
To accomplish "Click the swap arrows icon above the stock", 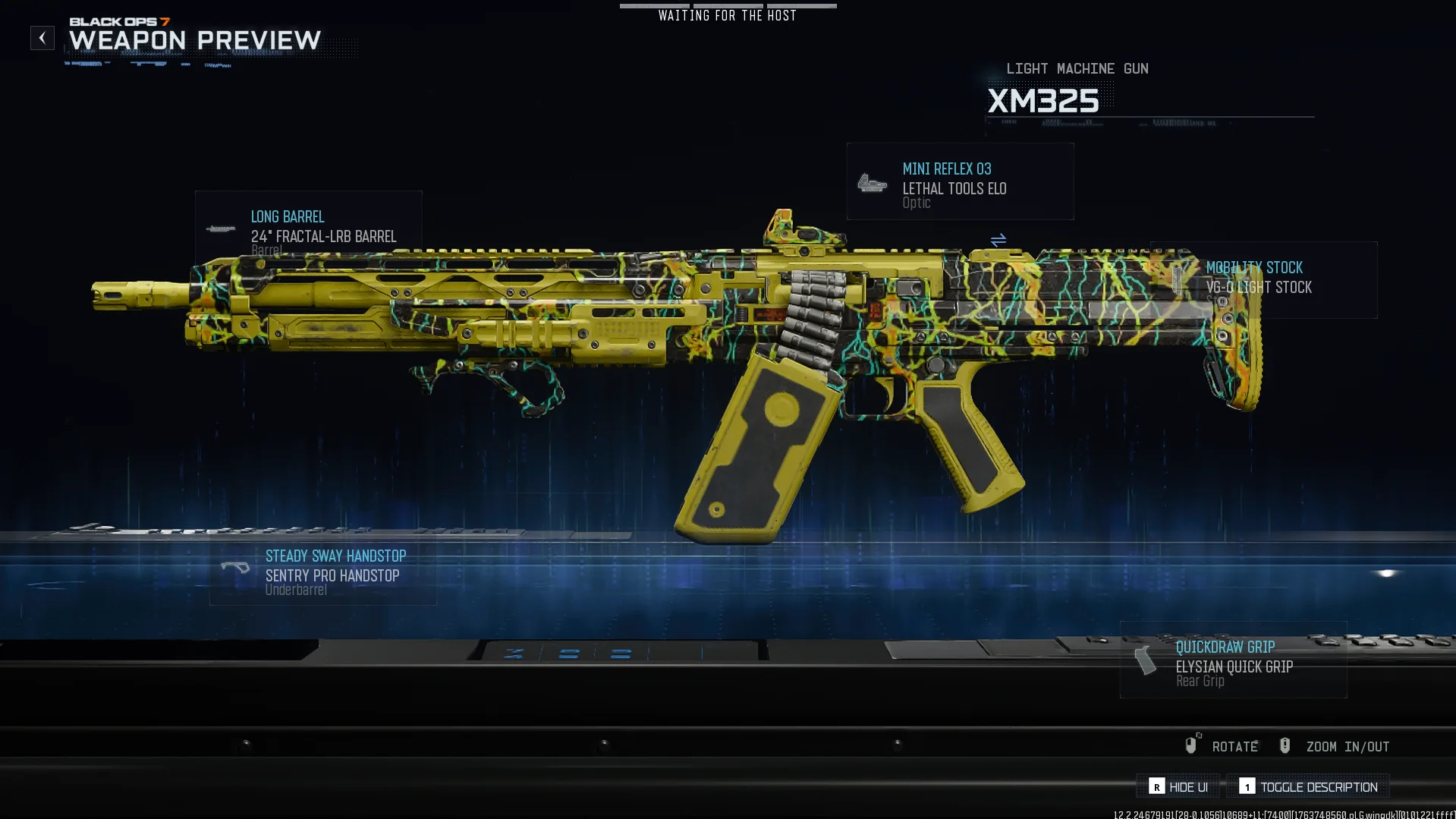I will 998,240.
